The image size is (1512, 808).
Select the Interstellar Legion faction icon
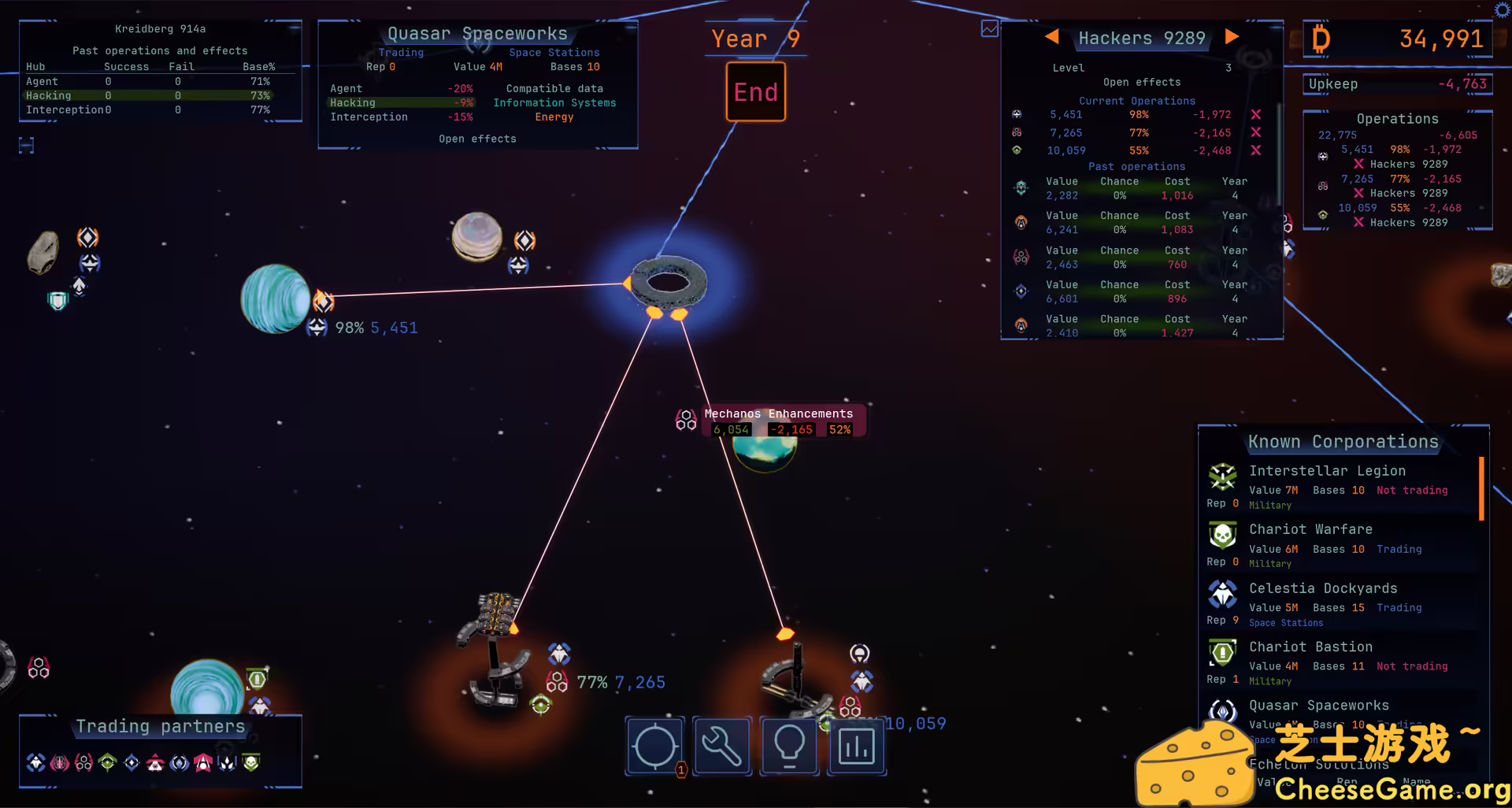point(1222,476)
